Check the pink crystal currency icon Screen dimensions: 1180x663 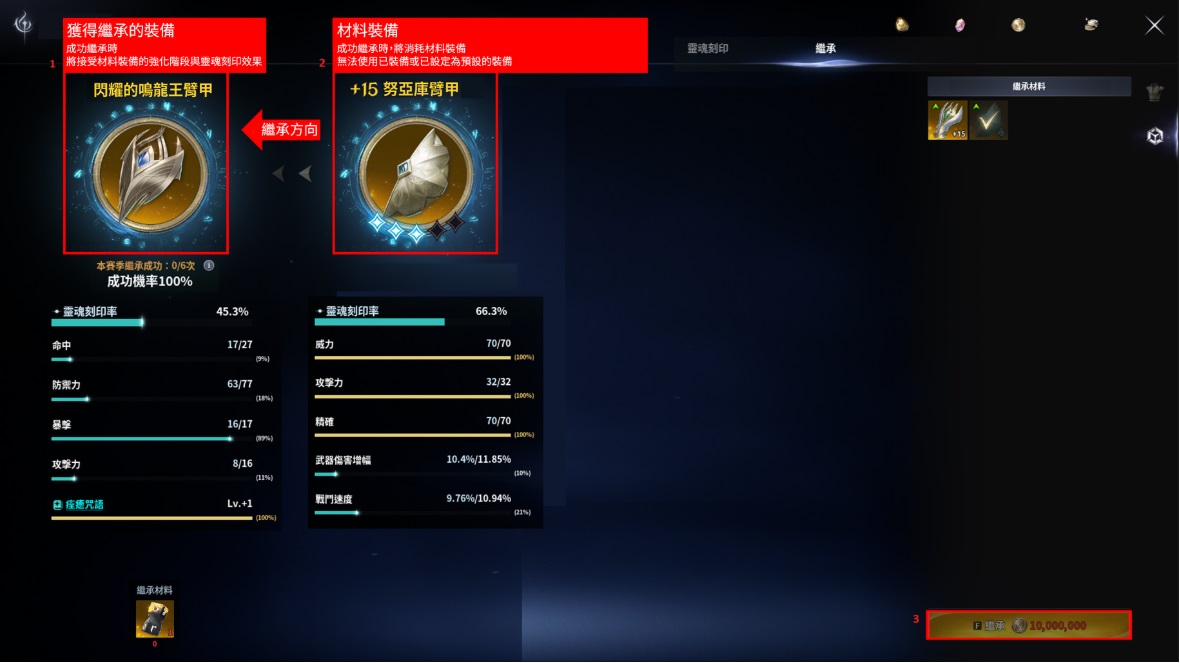click(960, 25)
